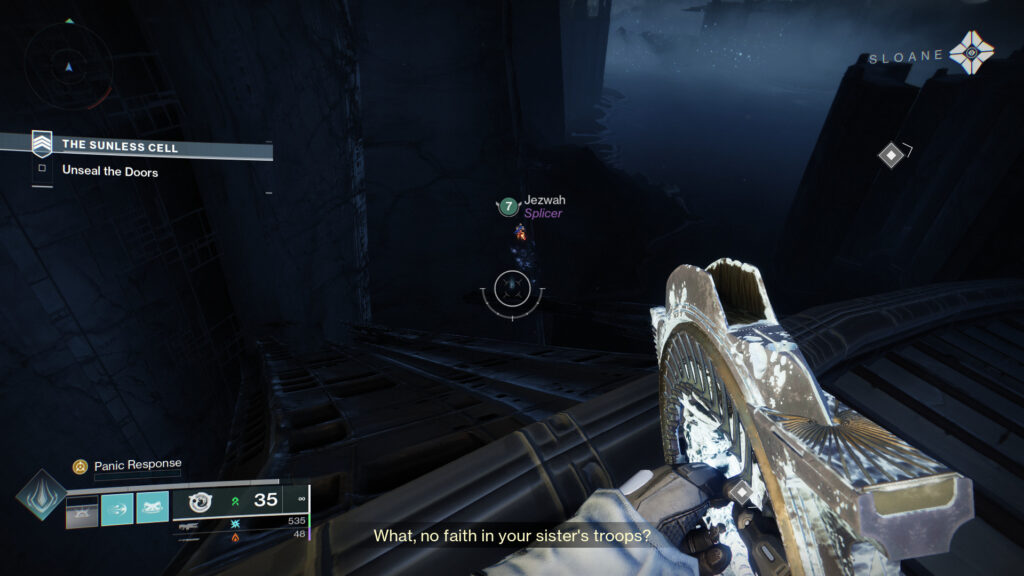Select the Panic Response perk icon
Screen dimensions: 1024x576
coord(80,466)
